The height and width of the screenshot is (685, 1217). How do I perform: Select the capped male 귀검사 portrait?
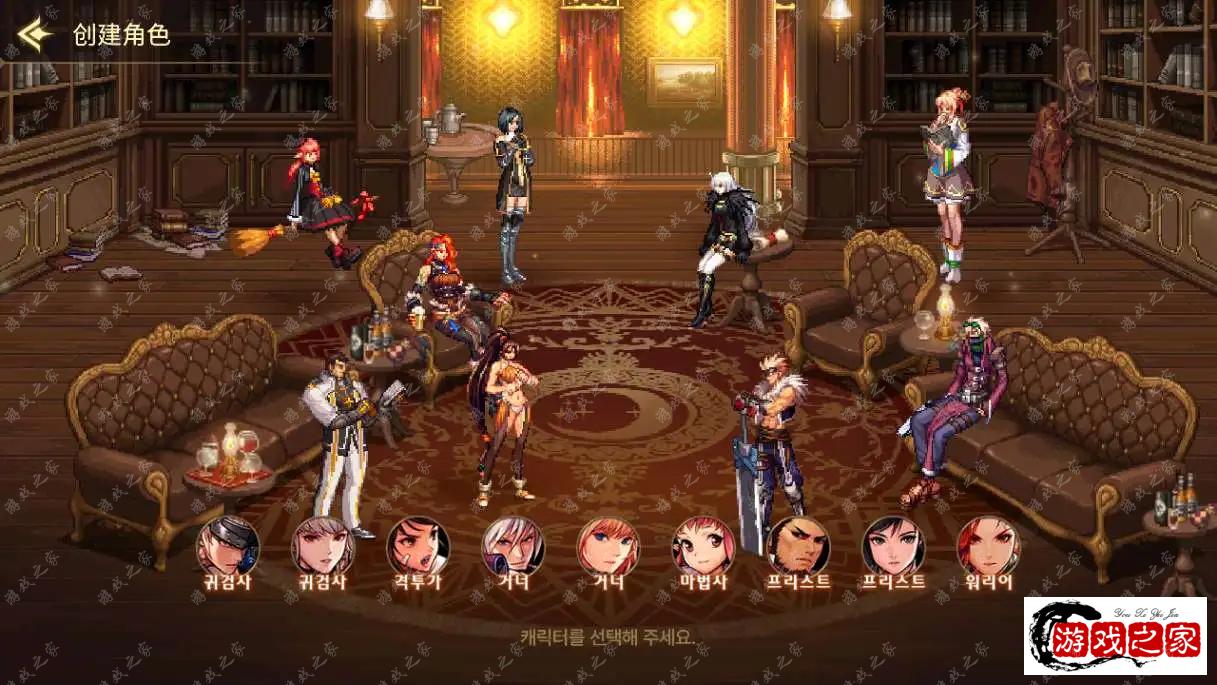pyautogui.click(x=228, y=546)
